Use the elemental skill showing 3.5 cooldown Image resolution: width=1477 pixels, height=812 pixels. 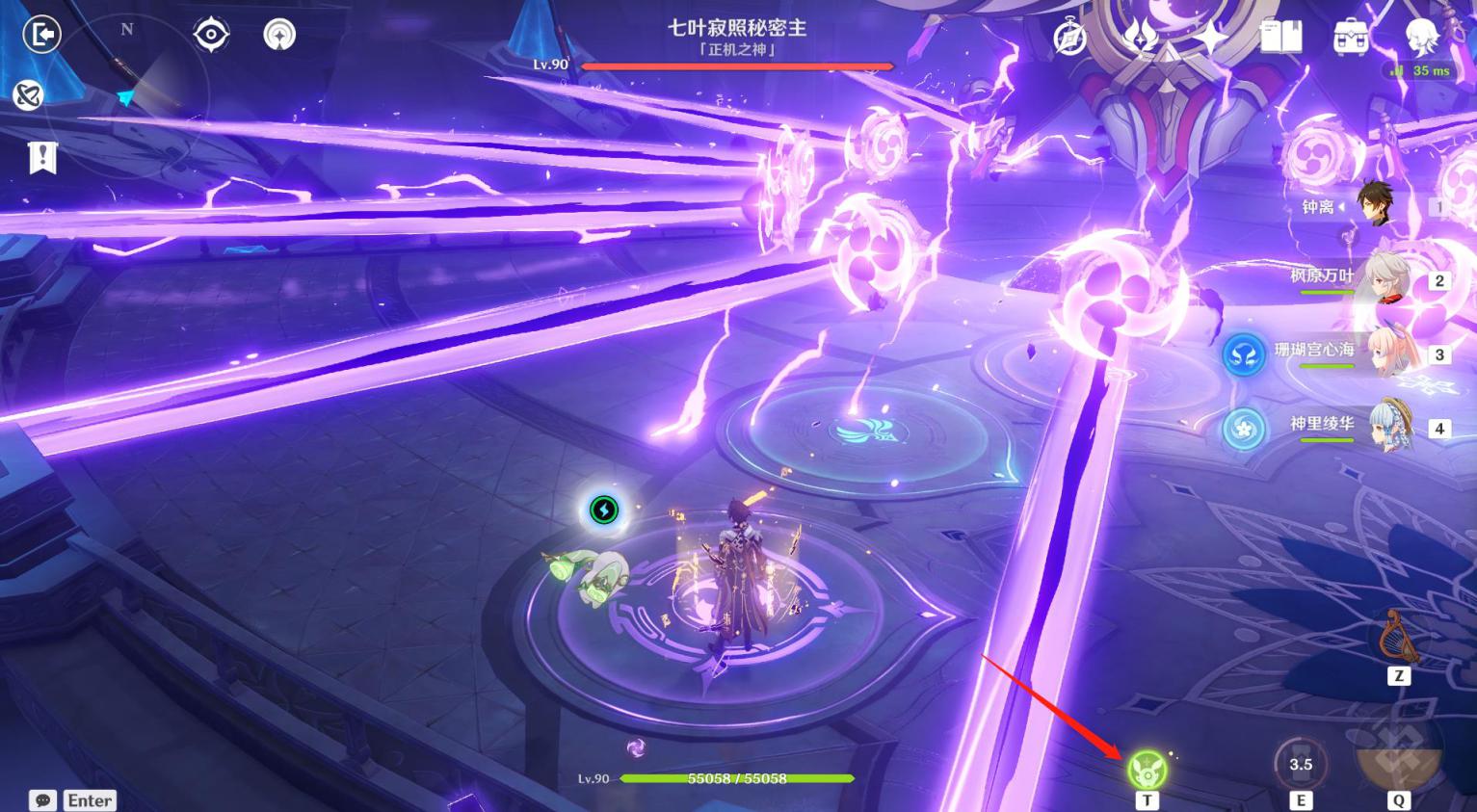coord(1301,765)
